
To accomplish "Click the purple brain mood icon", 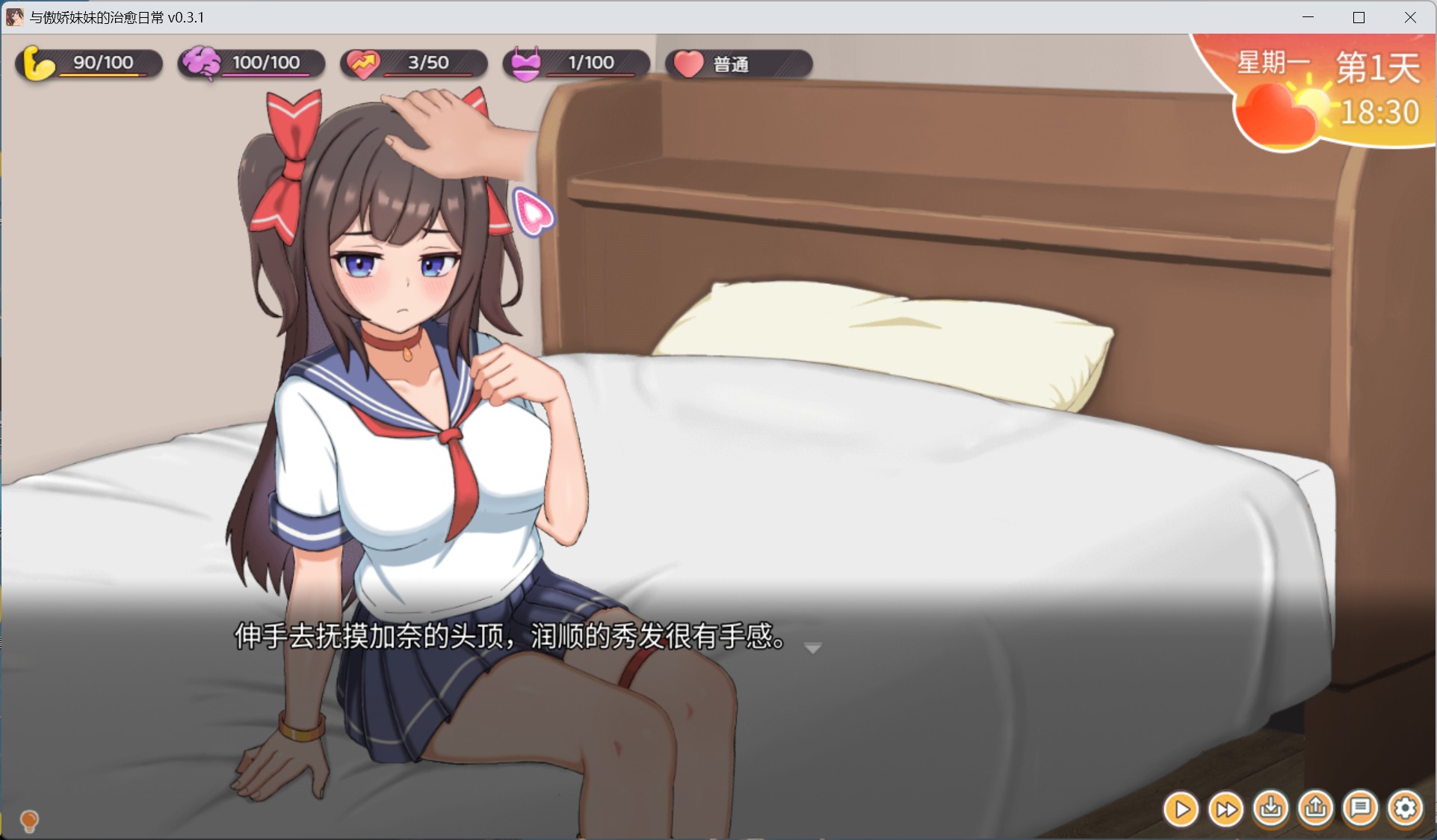I will (x=200, y=64).
